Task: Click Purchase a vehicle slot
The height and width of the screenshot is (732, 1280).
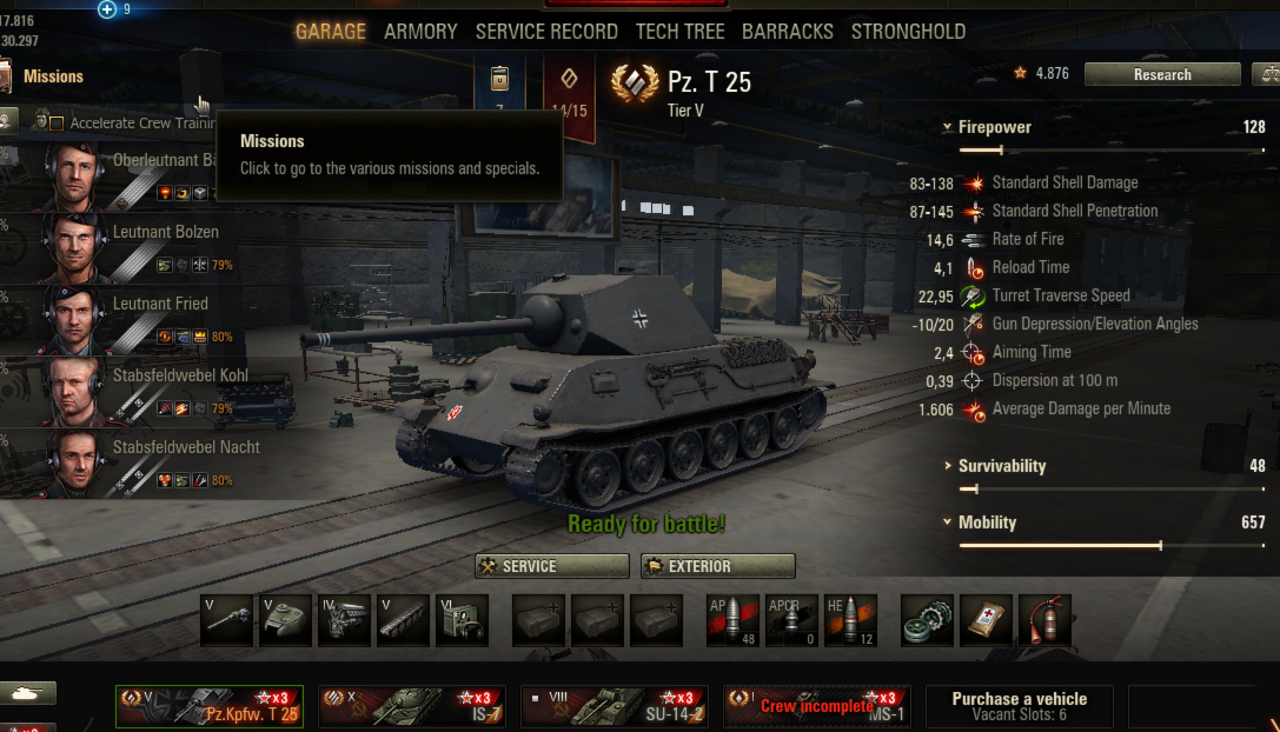Action: click(1019, 706)
